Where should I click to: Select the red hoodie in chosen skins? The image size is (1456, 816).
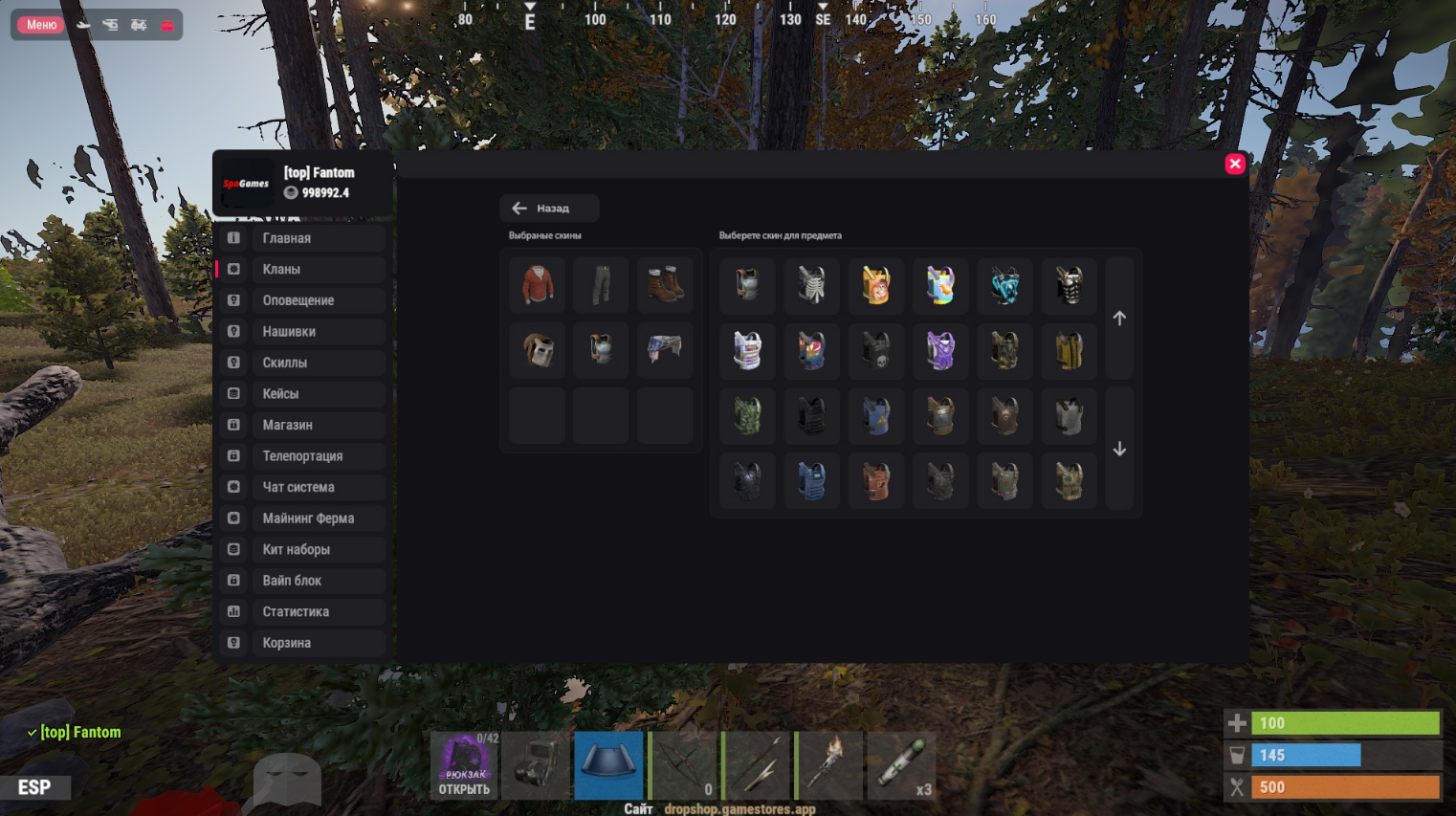[538, 285]
